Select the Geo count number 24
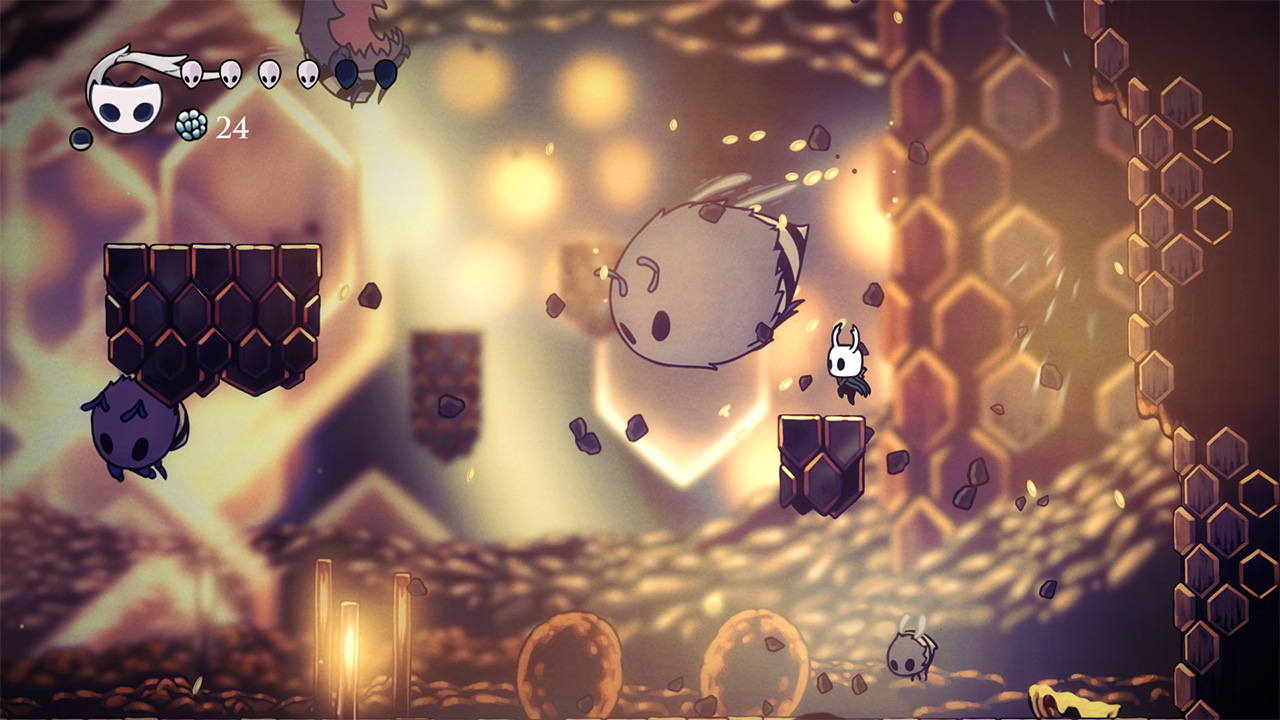 coord(233,127)
